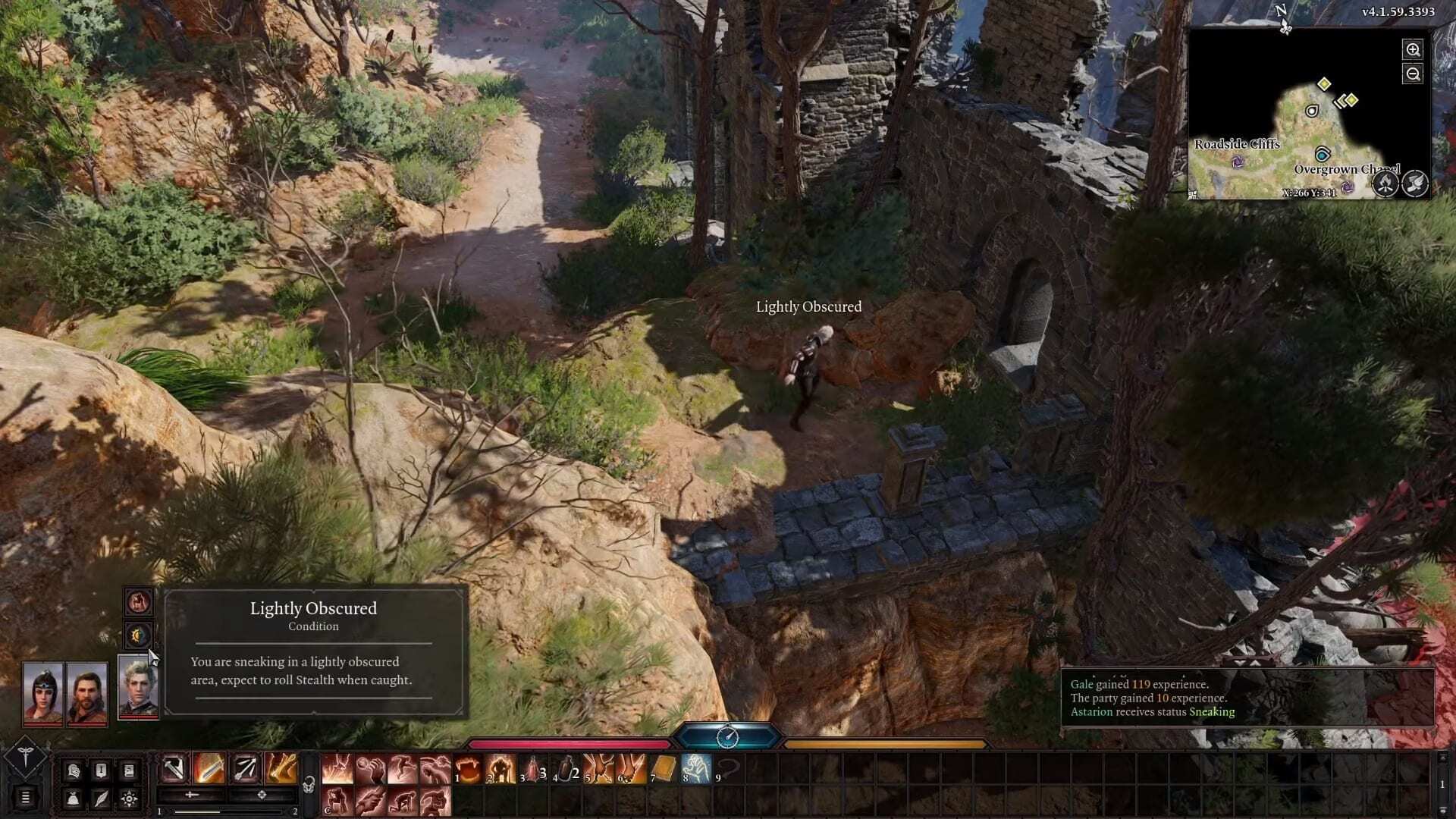Click the Lightly Obscured sun-moon condition icon
This screenshot has height=819, width=1456.
click(139, 635)
